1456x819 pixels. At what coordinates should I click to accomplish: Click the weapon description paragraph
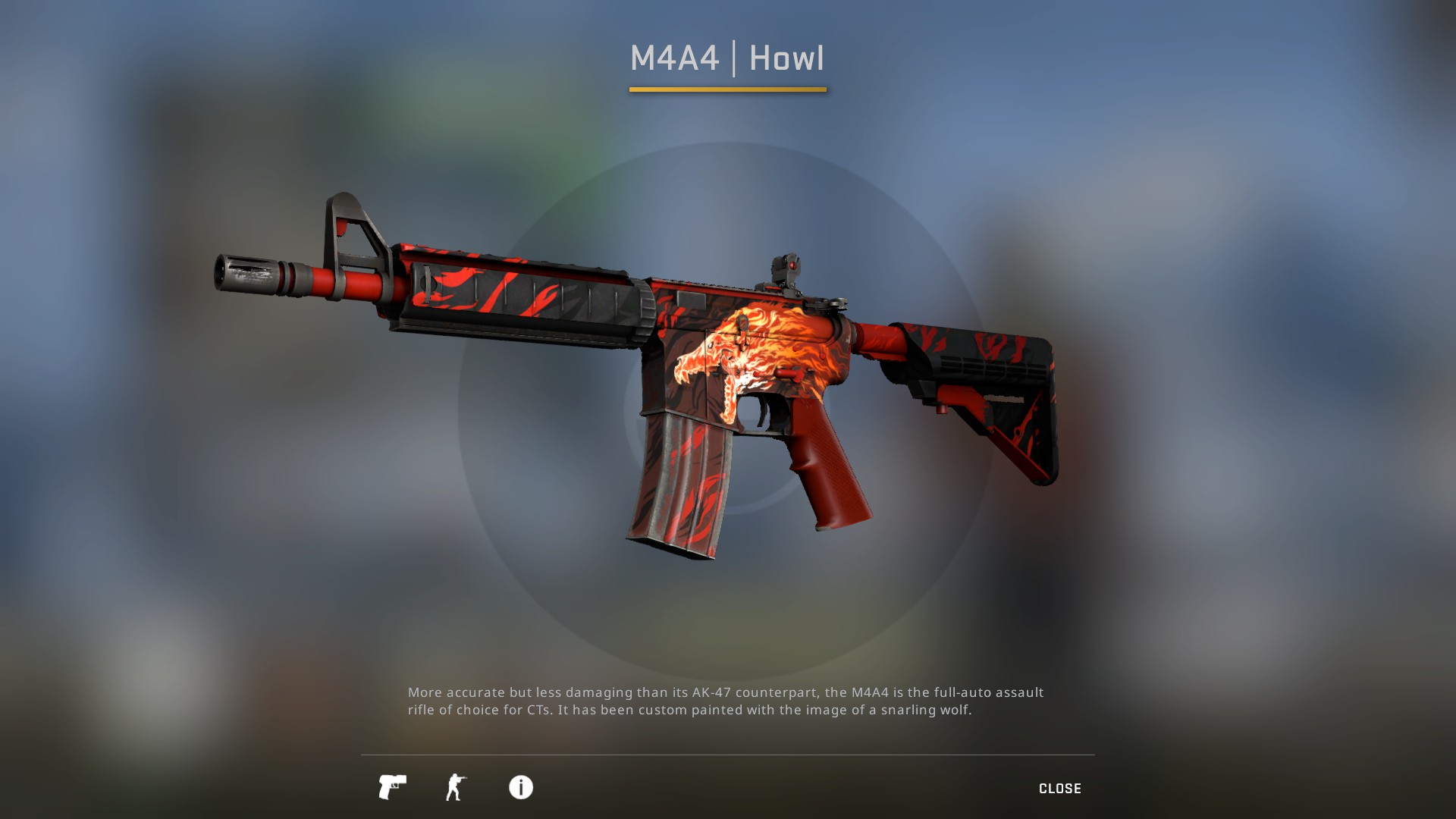724,701
